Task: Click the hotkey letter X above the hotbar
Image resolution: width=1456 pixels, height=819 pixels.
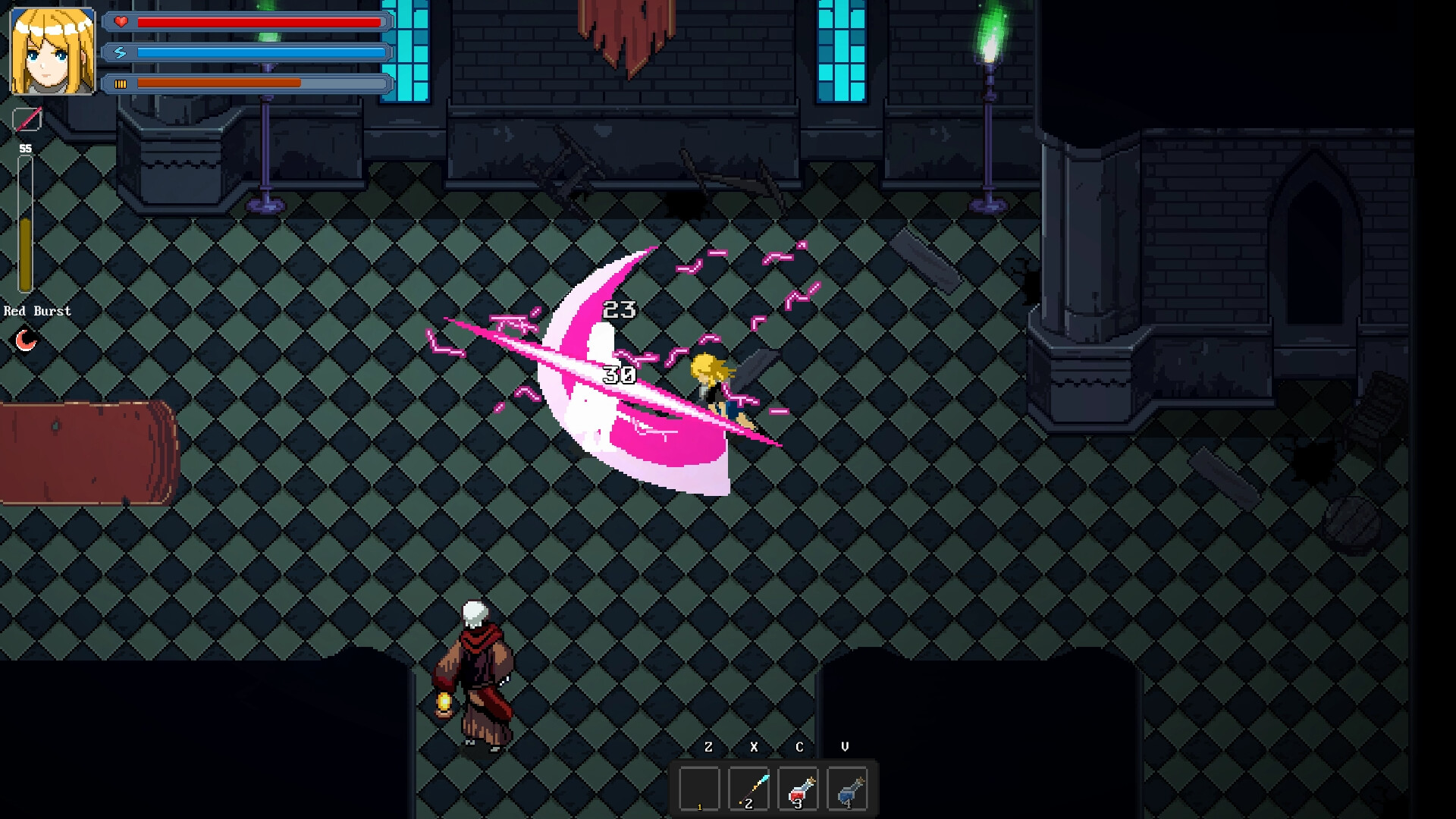Action: click(x=754, y=746)
